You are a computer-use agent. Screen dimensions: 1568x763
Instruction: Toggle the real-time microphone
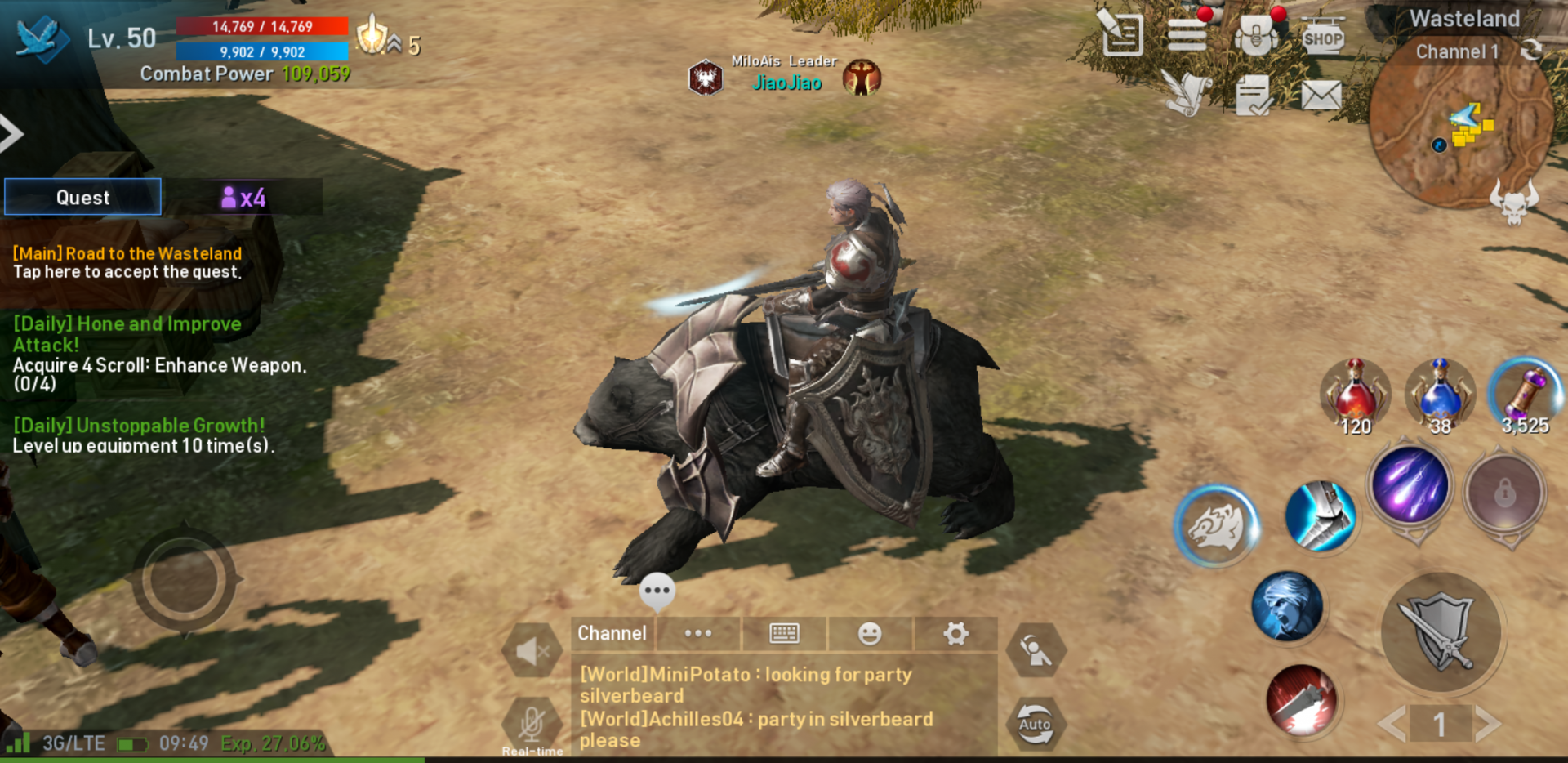(532, 722)
